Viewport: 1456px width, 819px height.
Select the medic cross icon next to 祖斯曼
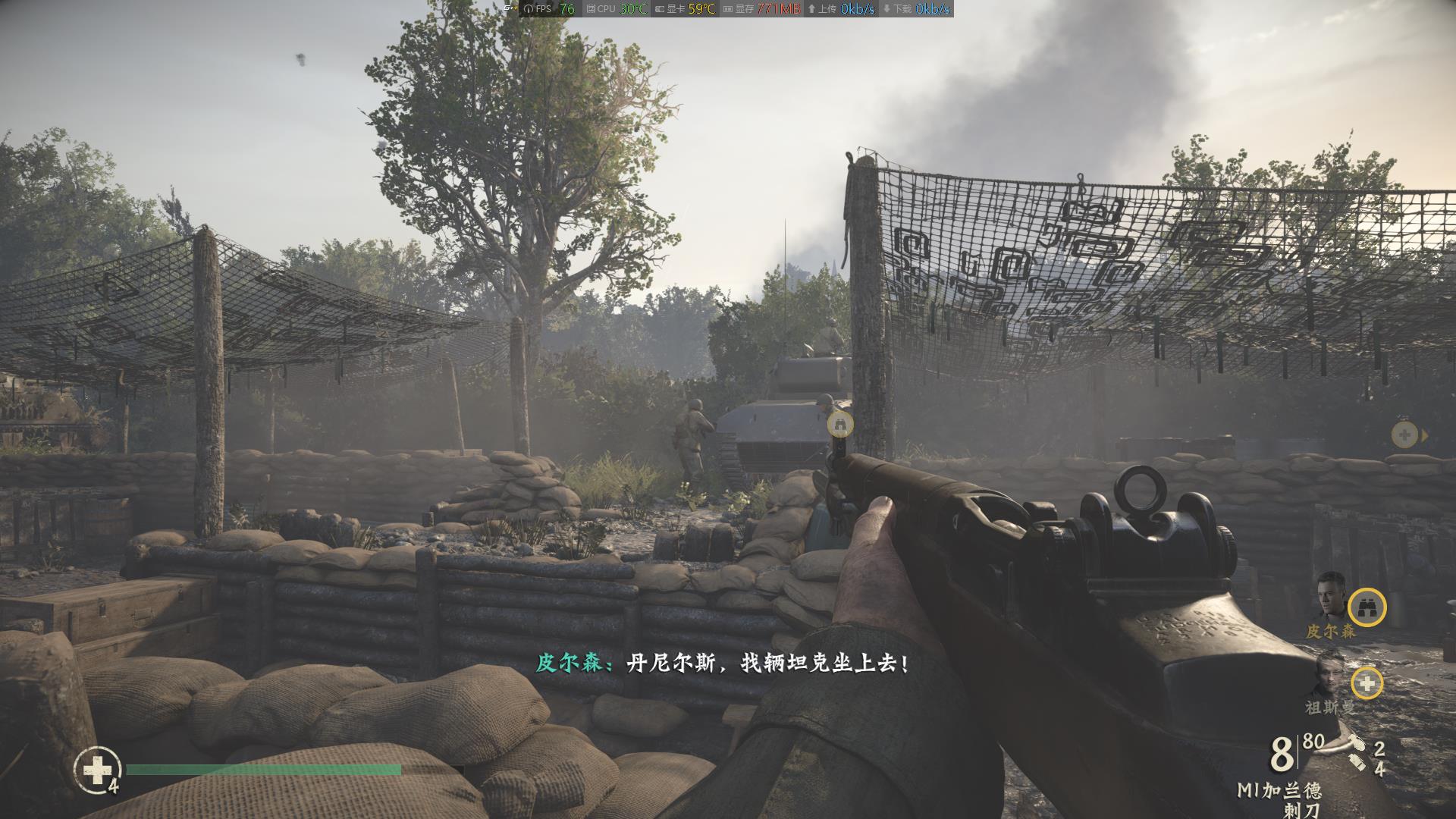coord(1367,683)
